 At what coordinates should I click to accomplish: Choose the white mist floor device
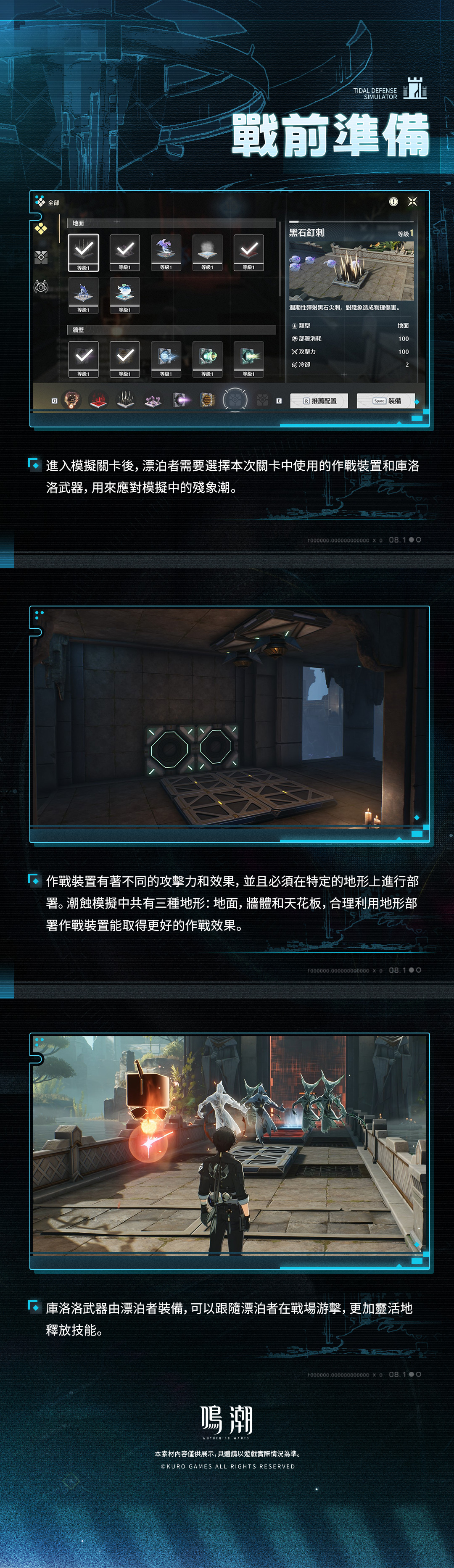[208, 250]
